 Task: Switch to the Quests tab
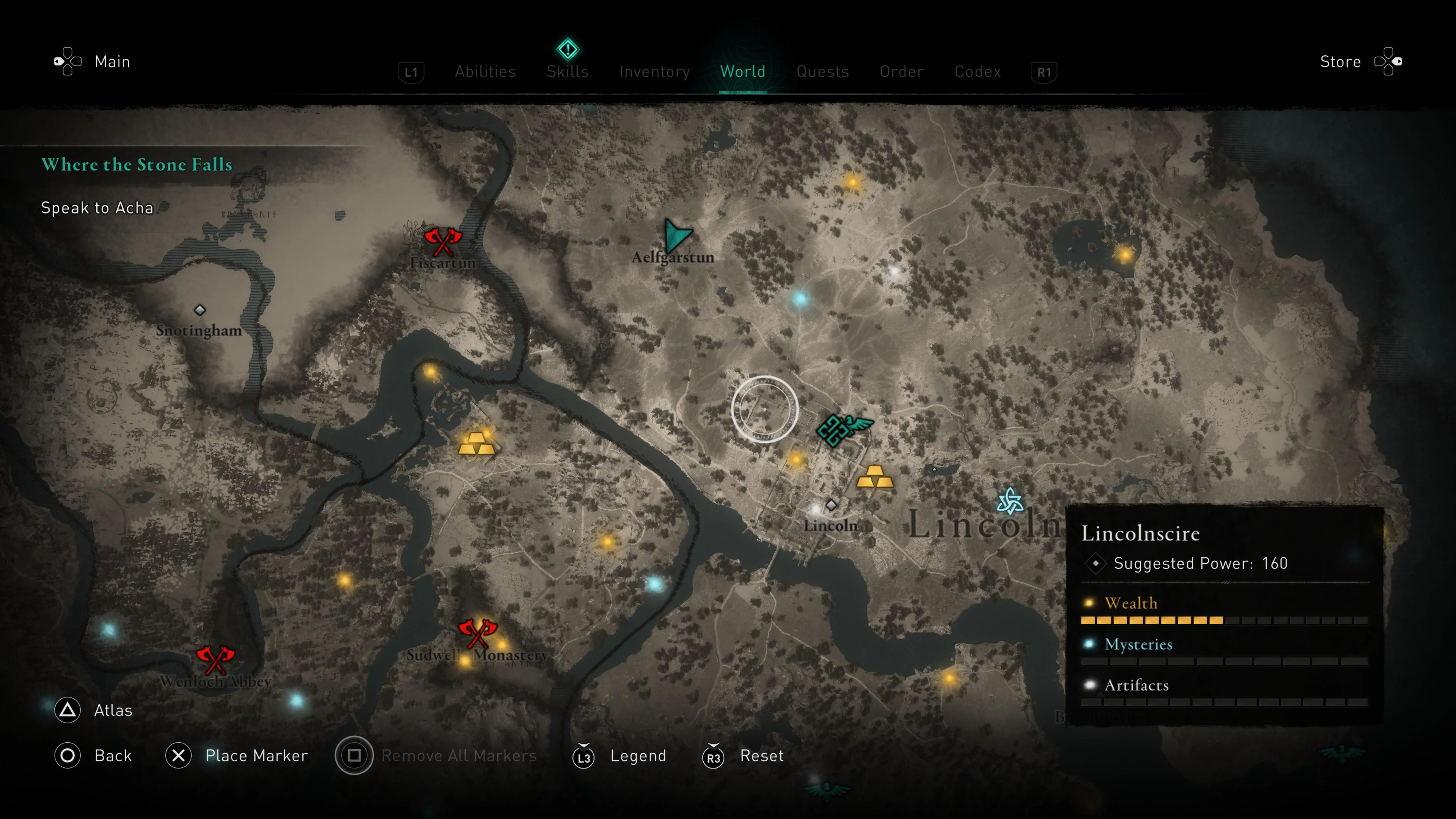click(x=822, y=72)
